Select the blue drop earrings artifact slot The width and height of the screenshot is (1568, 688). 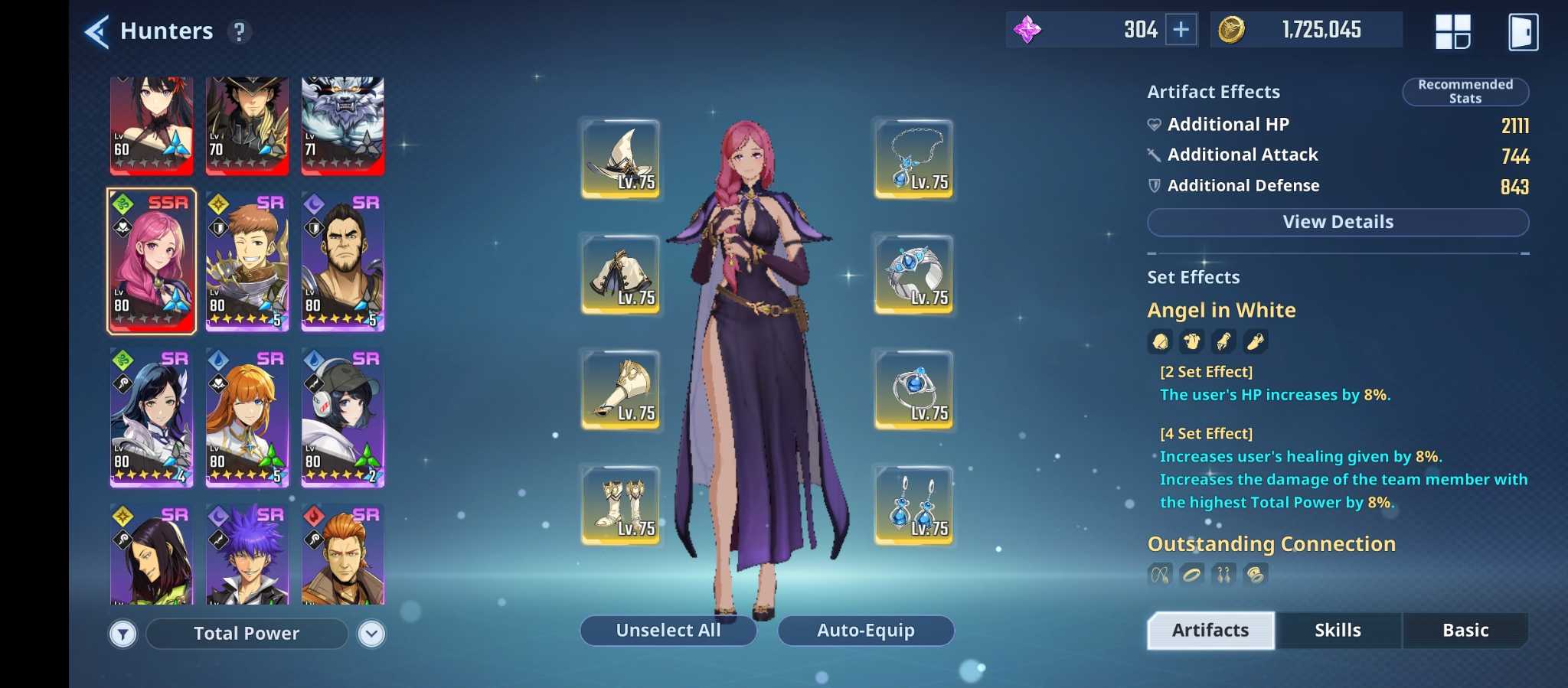[914, 505]
